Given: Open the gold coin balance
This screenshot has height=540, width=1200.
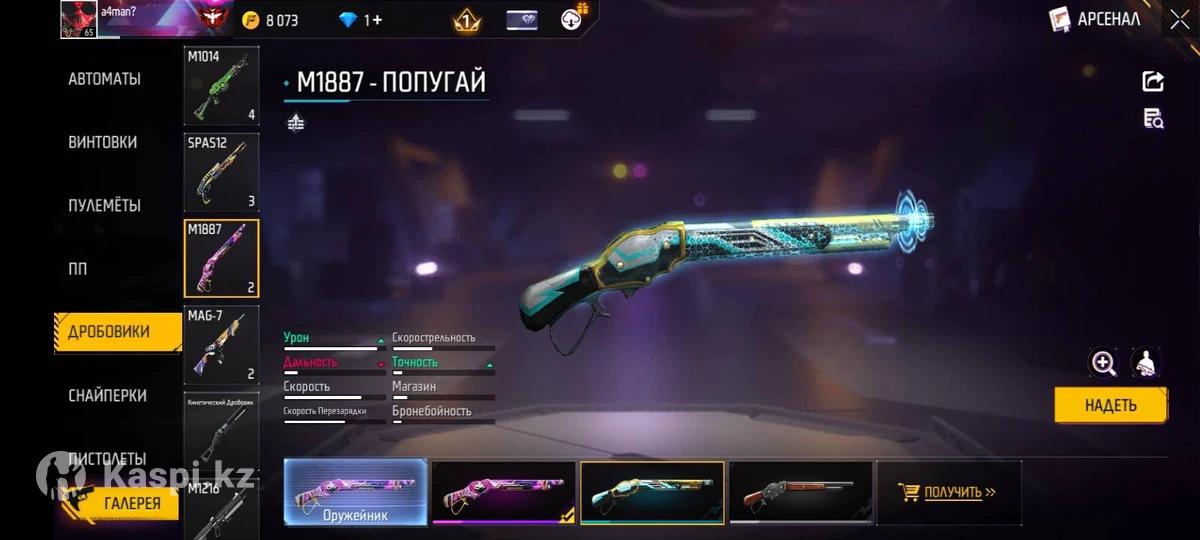Looking at the screenshot, I should coord(272,19).
